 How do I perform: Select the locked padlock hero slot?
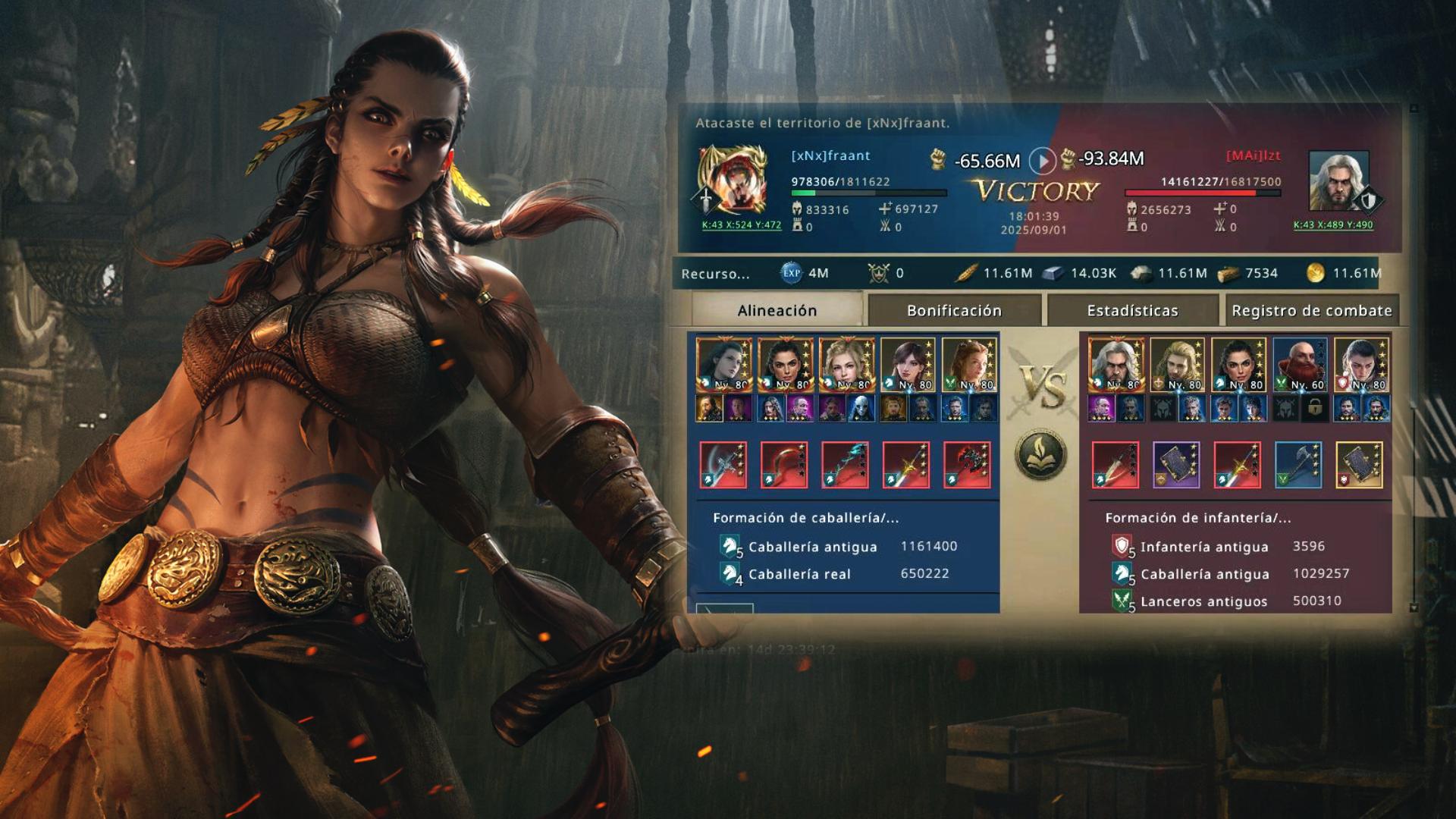pos(1314,409)
